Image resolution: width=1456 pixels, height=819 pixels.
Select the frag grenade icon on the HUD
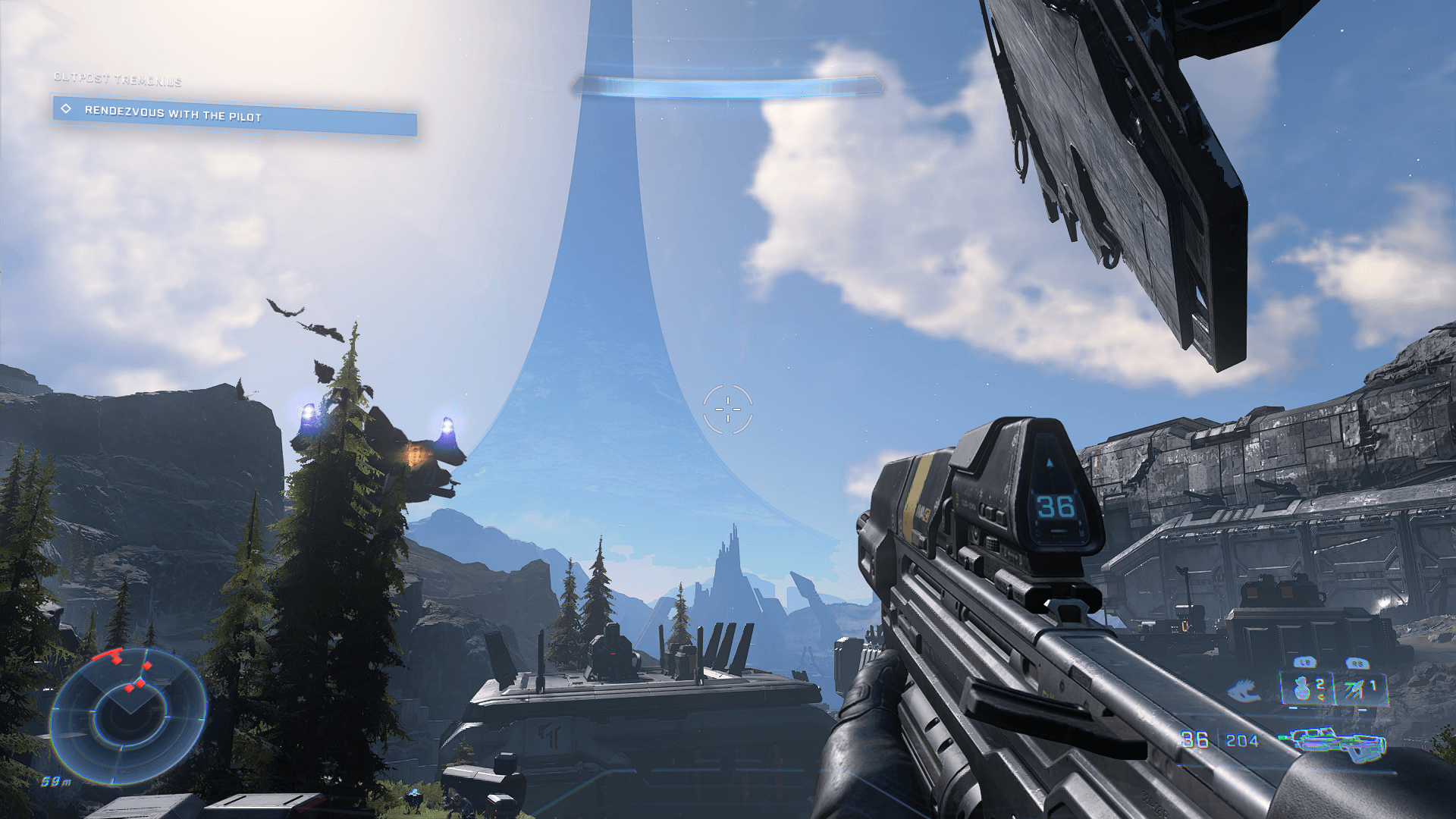pos(1302,688)
